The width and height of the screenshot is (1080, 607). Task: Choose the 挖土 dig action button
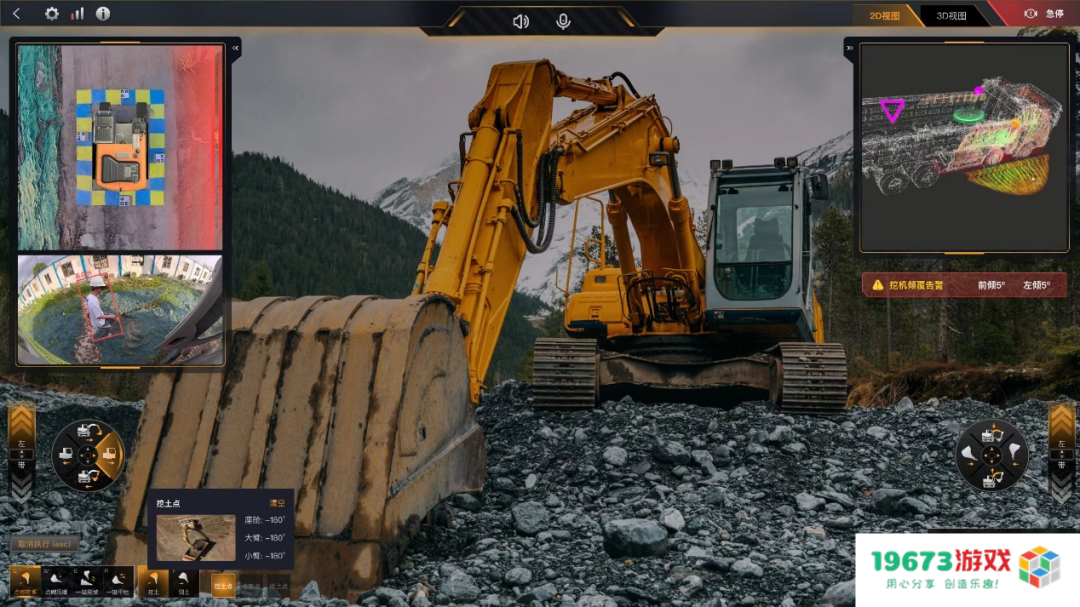pos(154,581)
